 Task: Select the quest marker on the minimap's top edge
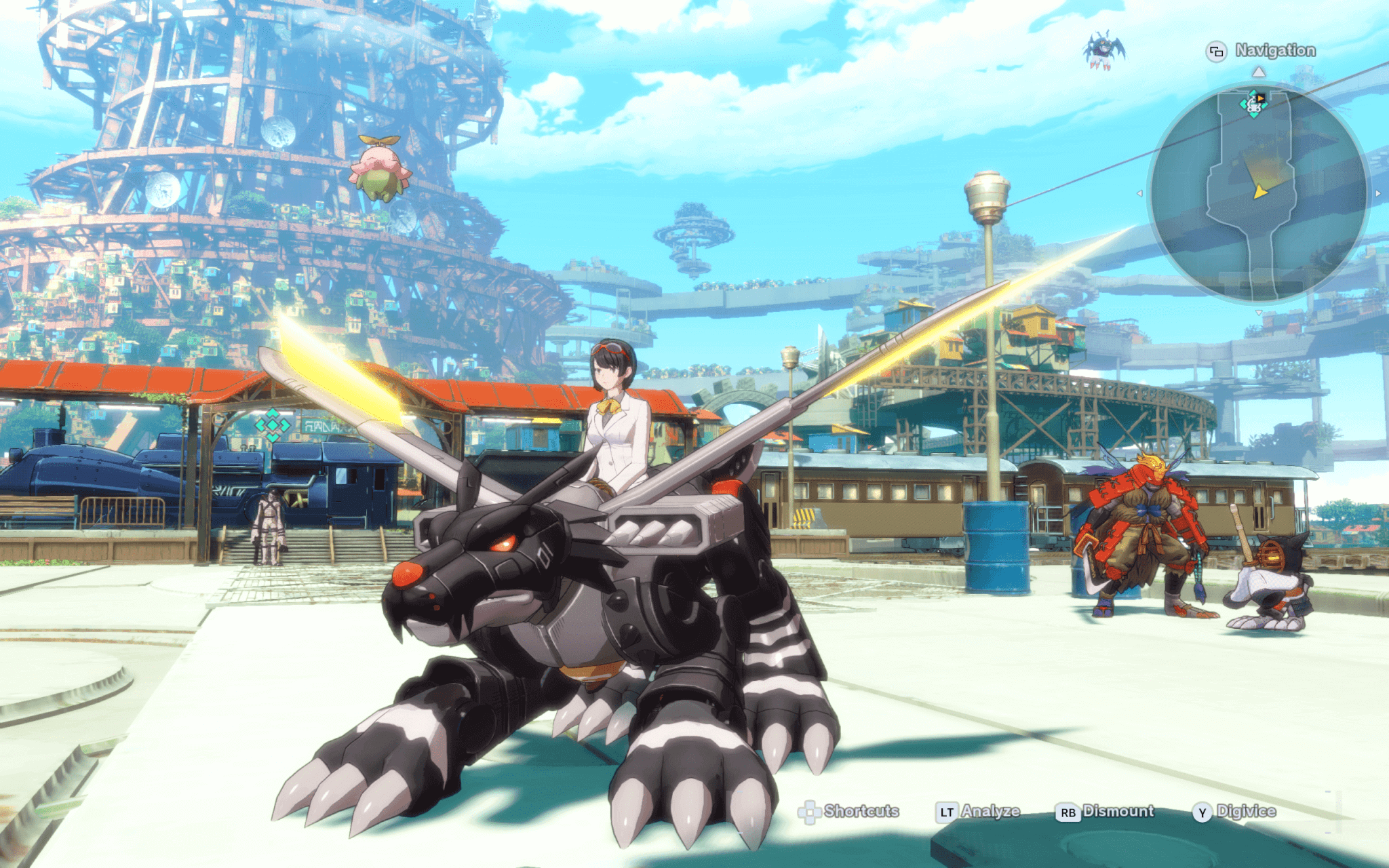pyautogui.click(x=1255, y=104)
